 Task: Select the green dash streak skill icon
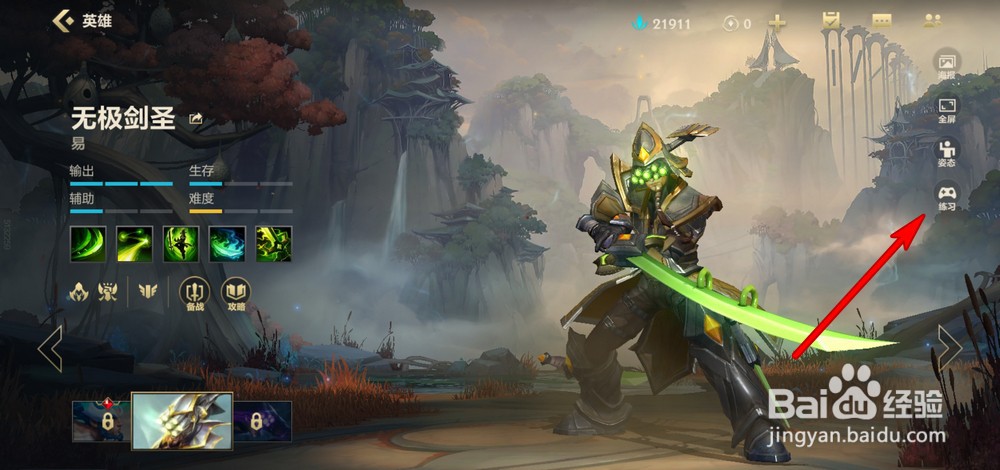coord(134,243)
